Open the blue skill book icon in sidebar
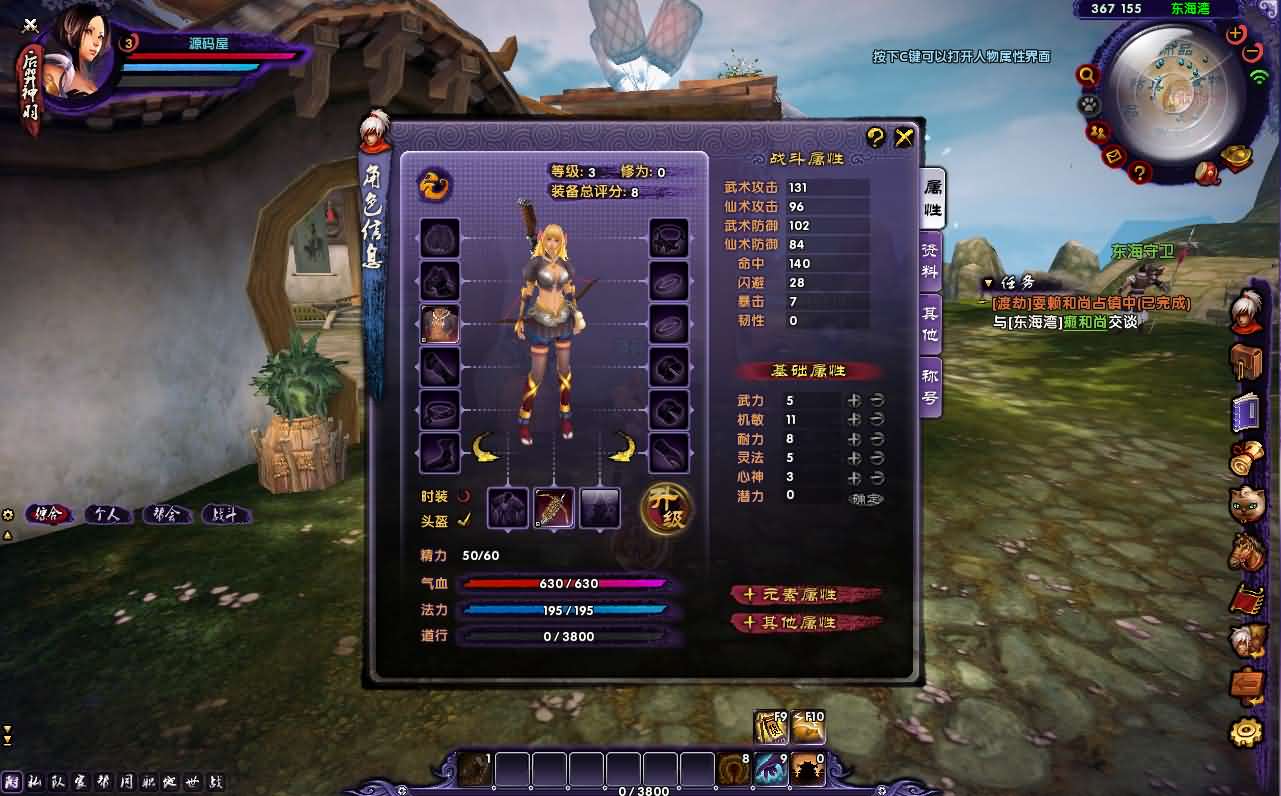 [1246, 410]
